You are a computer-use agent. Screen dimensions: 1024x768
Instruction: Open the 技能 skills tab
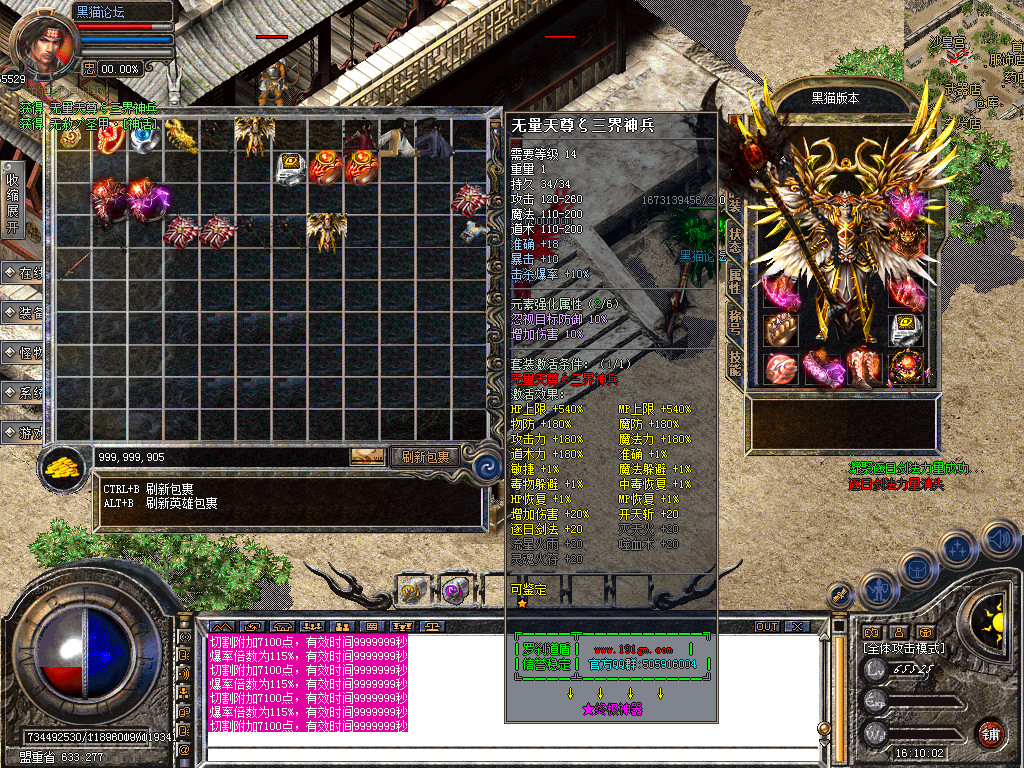pyautogui.click(x=735, y=362)
